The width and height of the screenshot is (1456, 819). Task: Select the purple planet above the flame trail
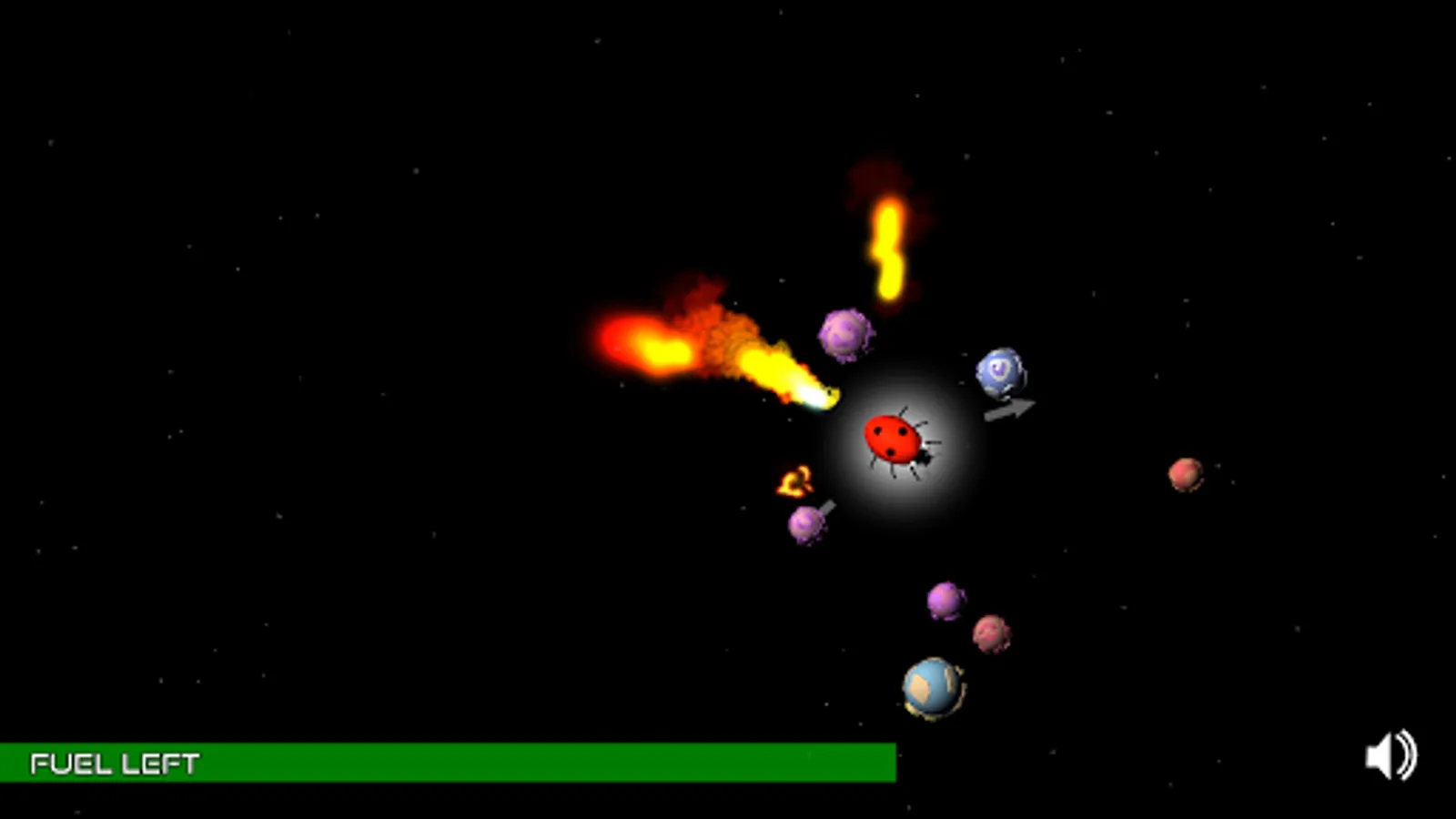[x=843, y=335]
